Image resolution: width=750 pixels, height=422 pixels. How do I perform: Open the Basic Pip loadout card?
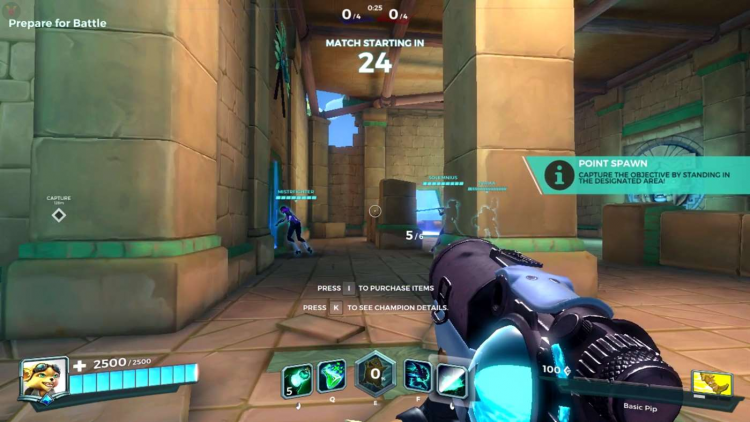[711, 383]
